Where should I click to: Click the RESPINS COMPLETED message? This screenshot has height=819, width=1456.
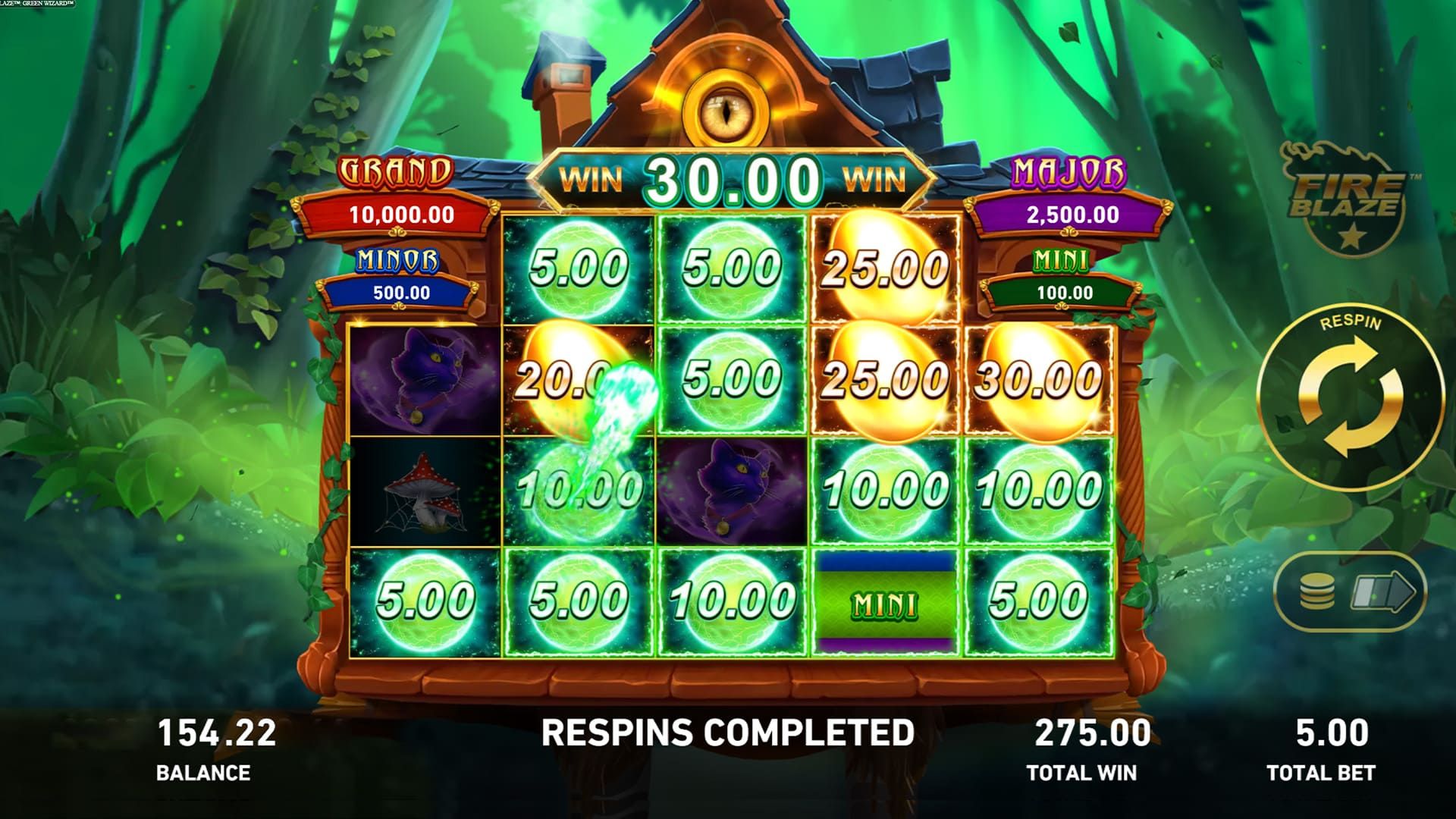[x=728, y=732]
